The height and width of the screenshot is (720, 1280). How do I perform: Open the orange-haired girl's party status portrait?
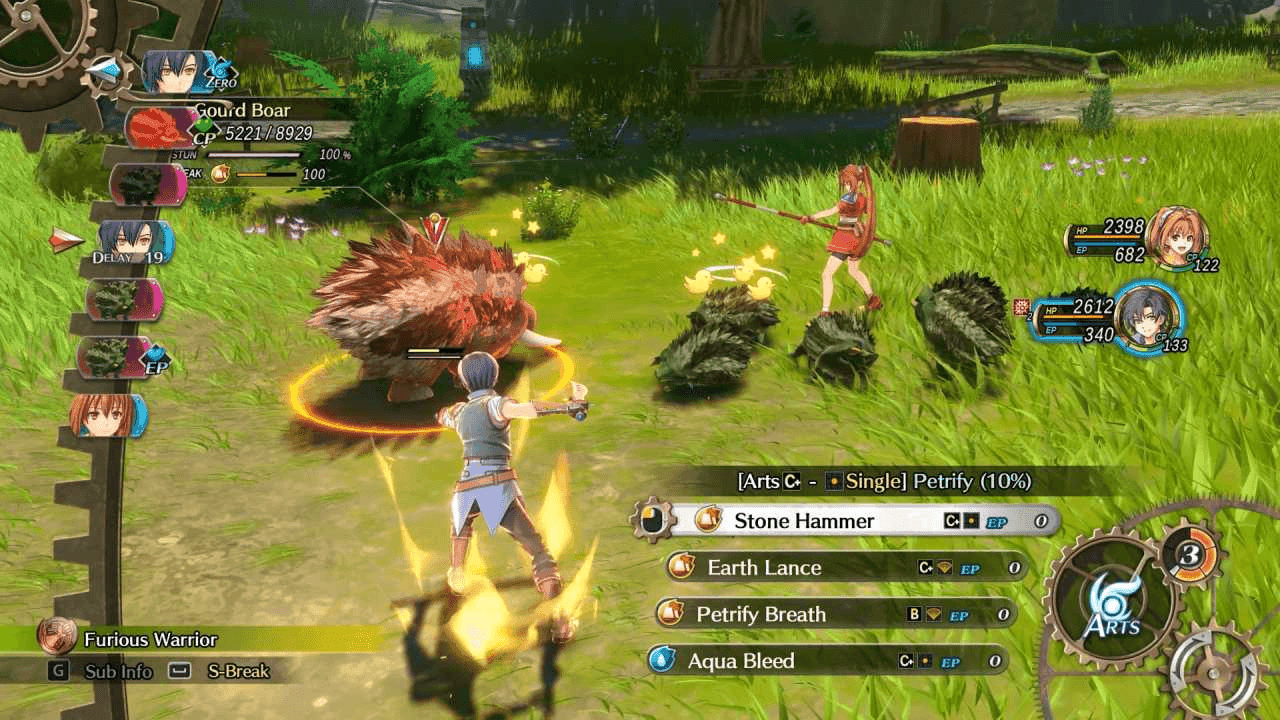(1176, 238)
